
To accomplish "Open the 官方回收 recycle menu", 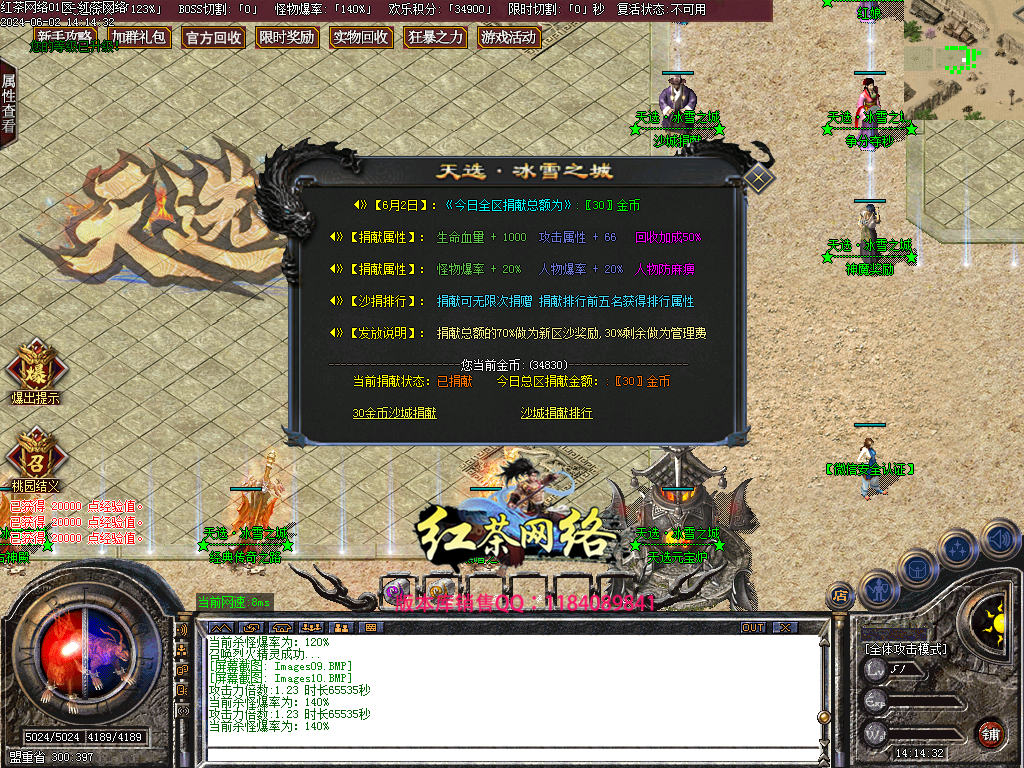I will pyautogui.click(x=213, y=38).
